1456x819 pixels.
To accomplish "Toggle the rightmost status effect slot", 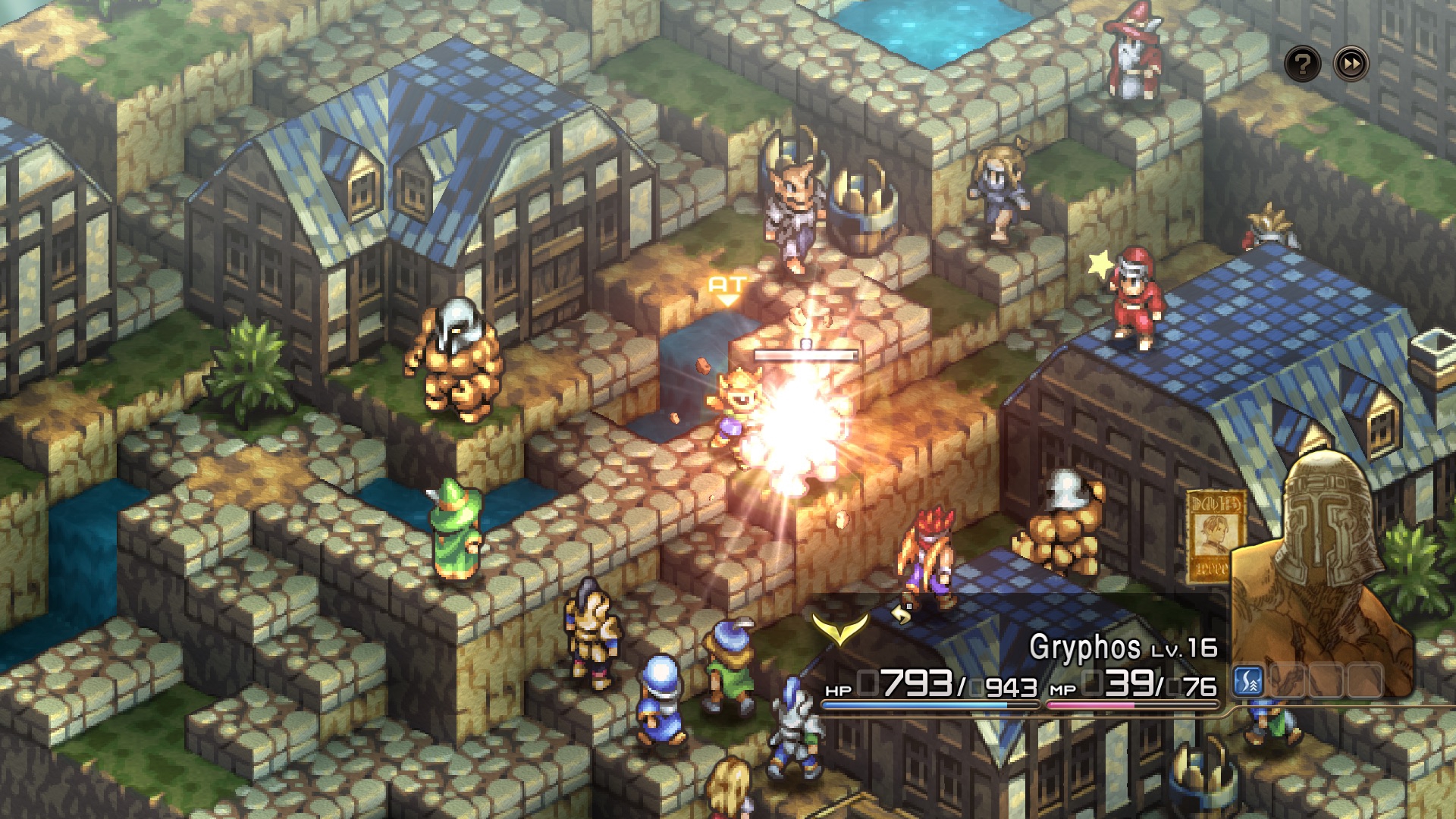I will click(1363, 682).
